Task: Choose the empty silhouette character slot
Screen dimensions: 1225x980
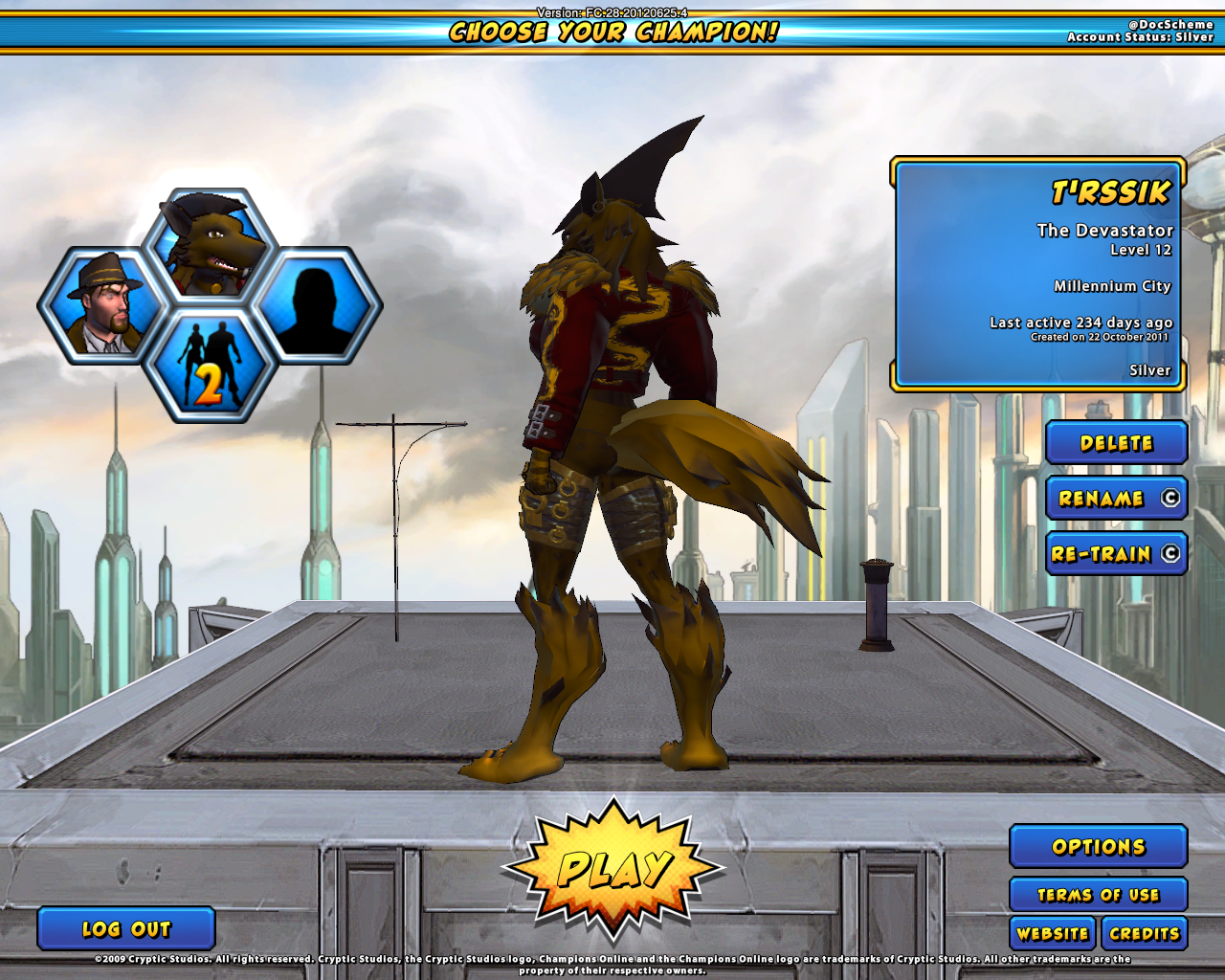Action: (318, 306)
